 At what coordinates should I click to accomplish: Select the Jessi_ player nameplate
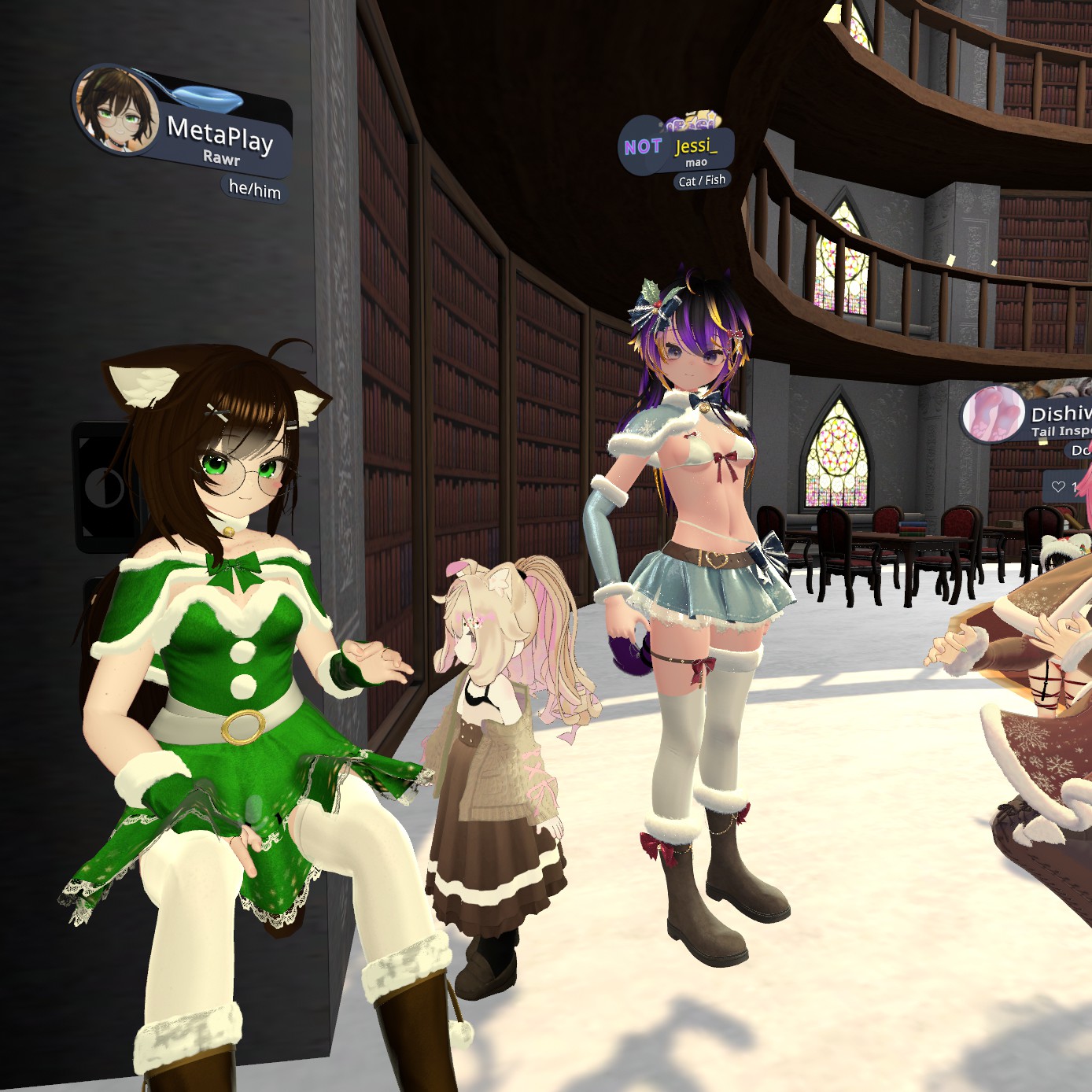tap(695, 147)
